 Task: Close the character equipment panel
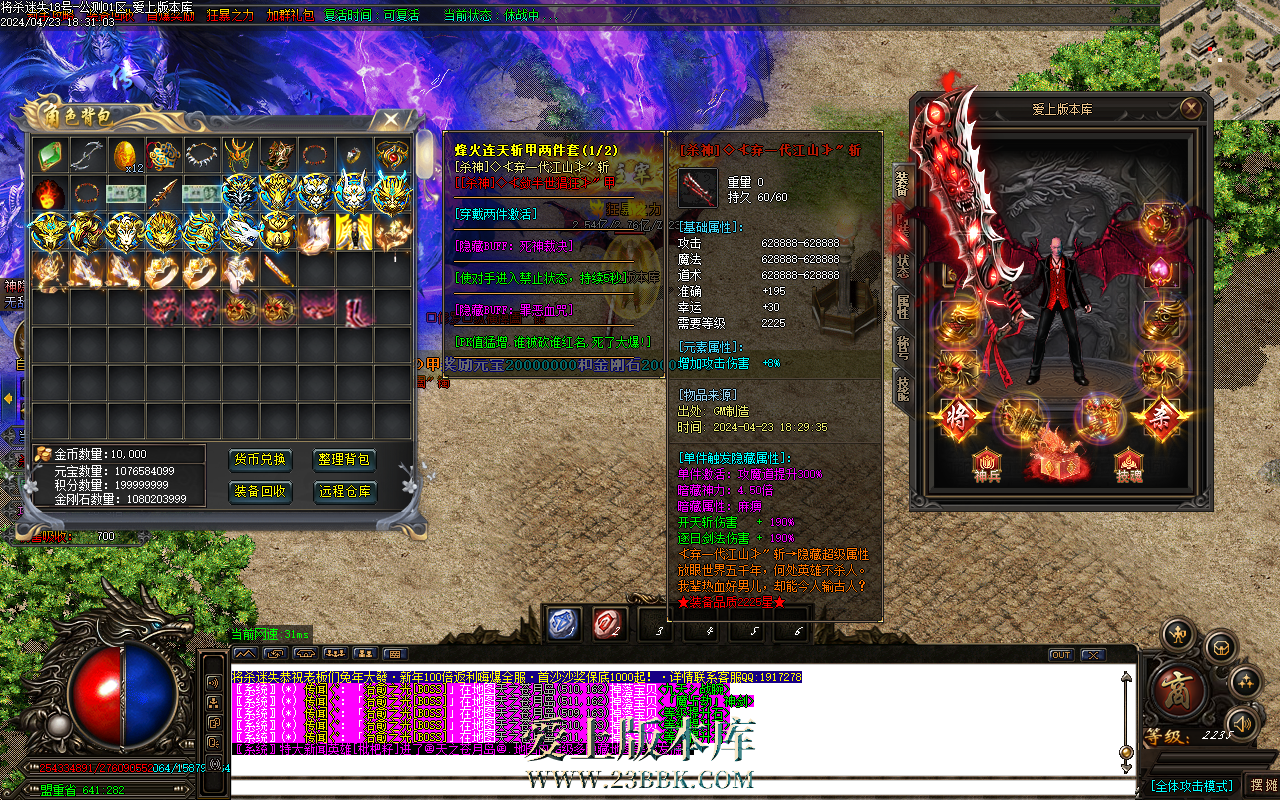(x=1190, y=108)
